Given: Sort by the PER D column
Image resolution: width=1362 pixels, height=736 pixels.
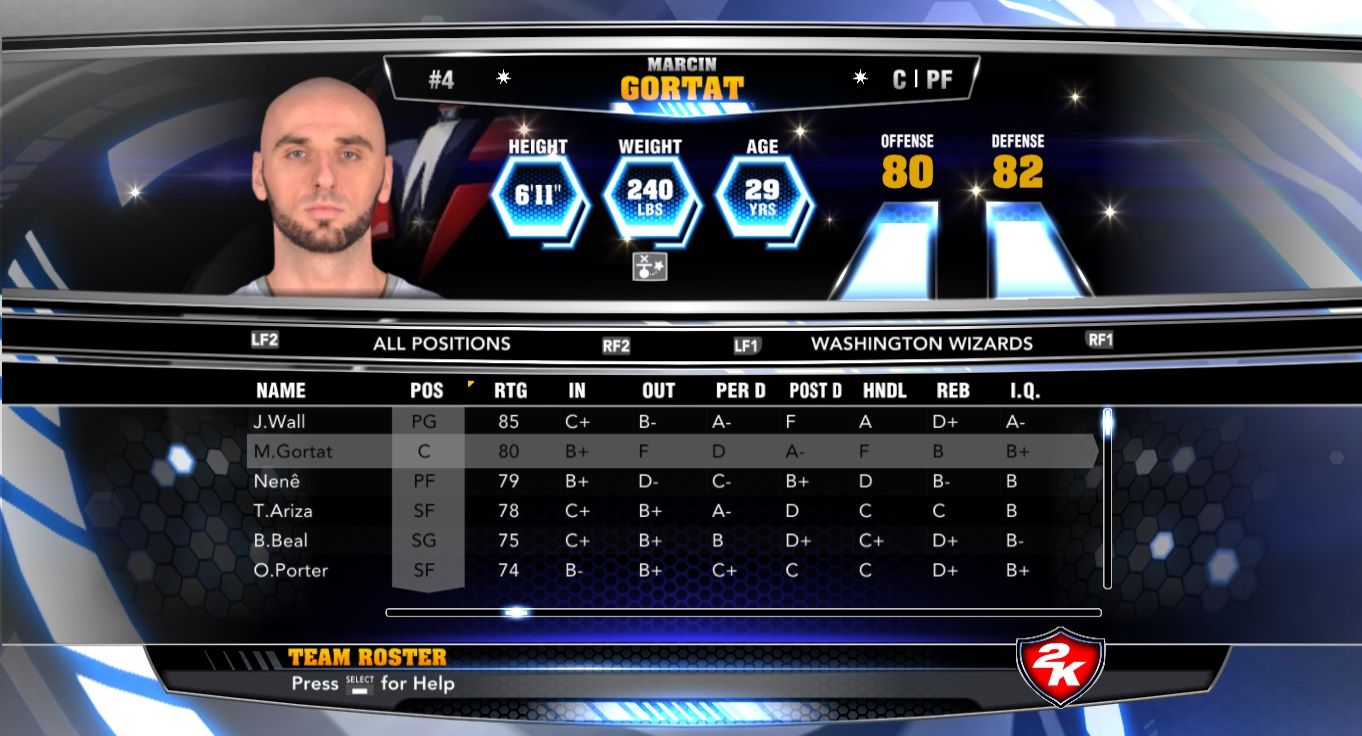Looking at the screenshot, I should 741,391.
